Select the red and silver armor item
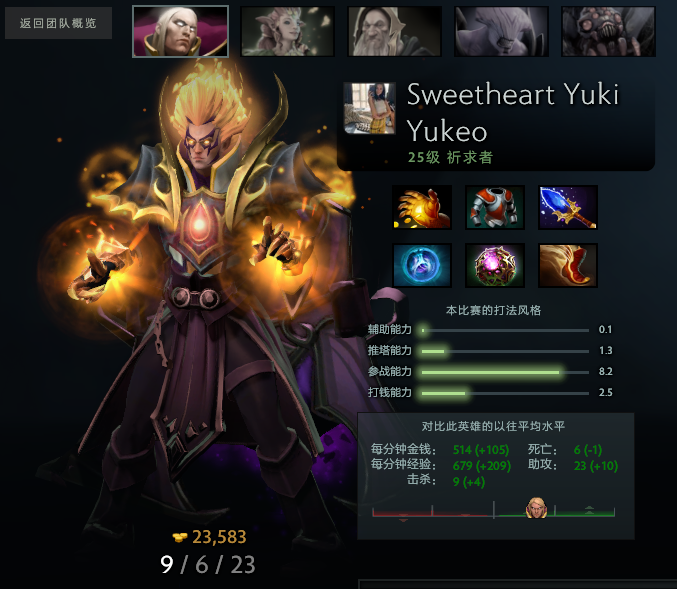 495,208
